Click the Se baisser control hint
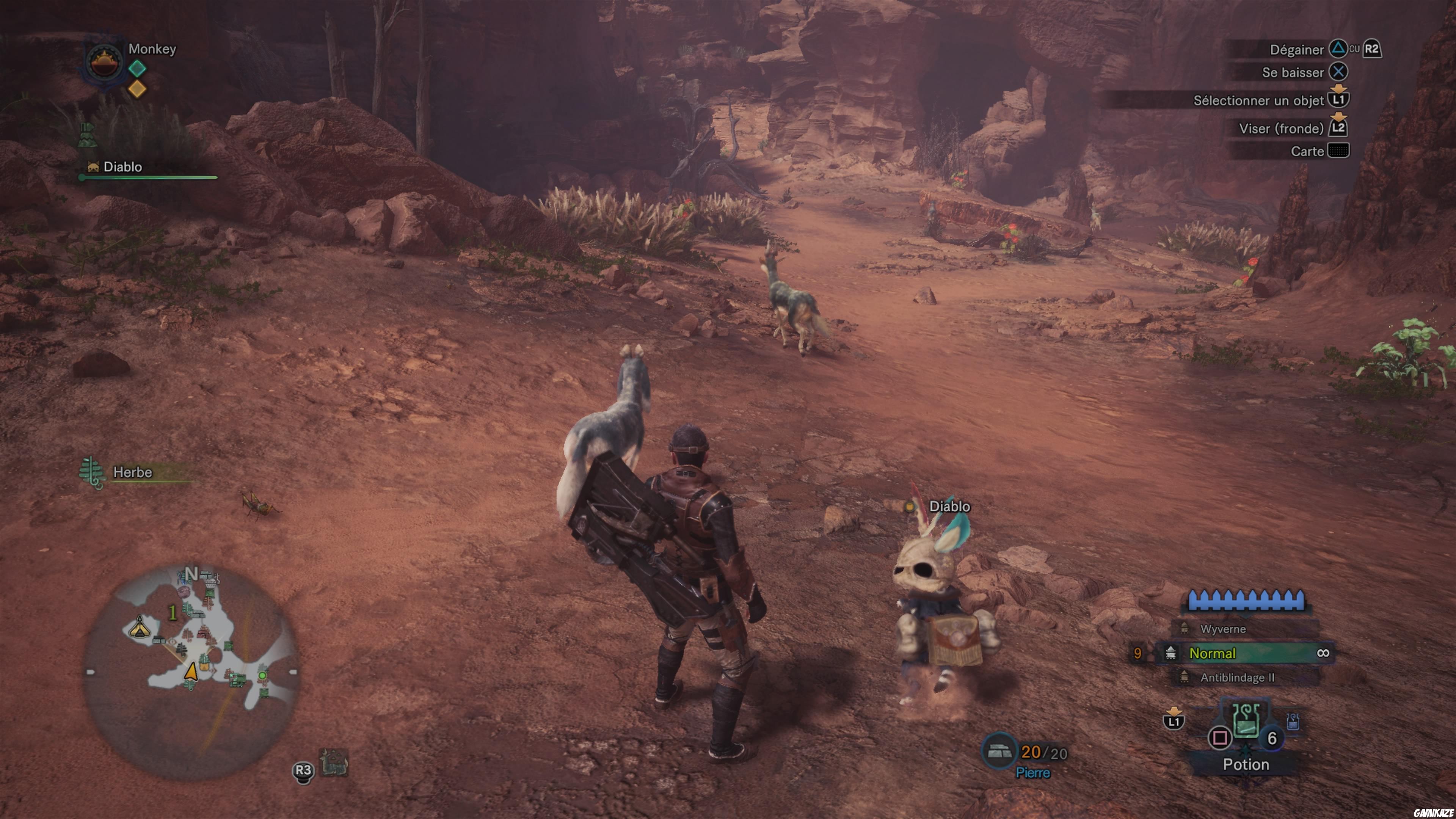1456x819 pixels. [x=1292, y=72]
